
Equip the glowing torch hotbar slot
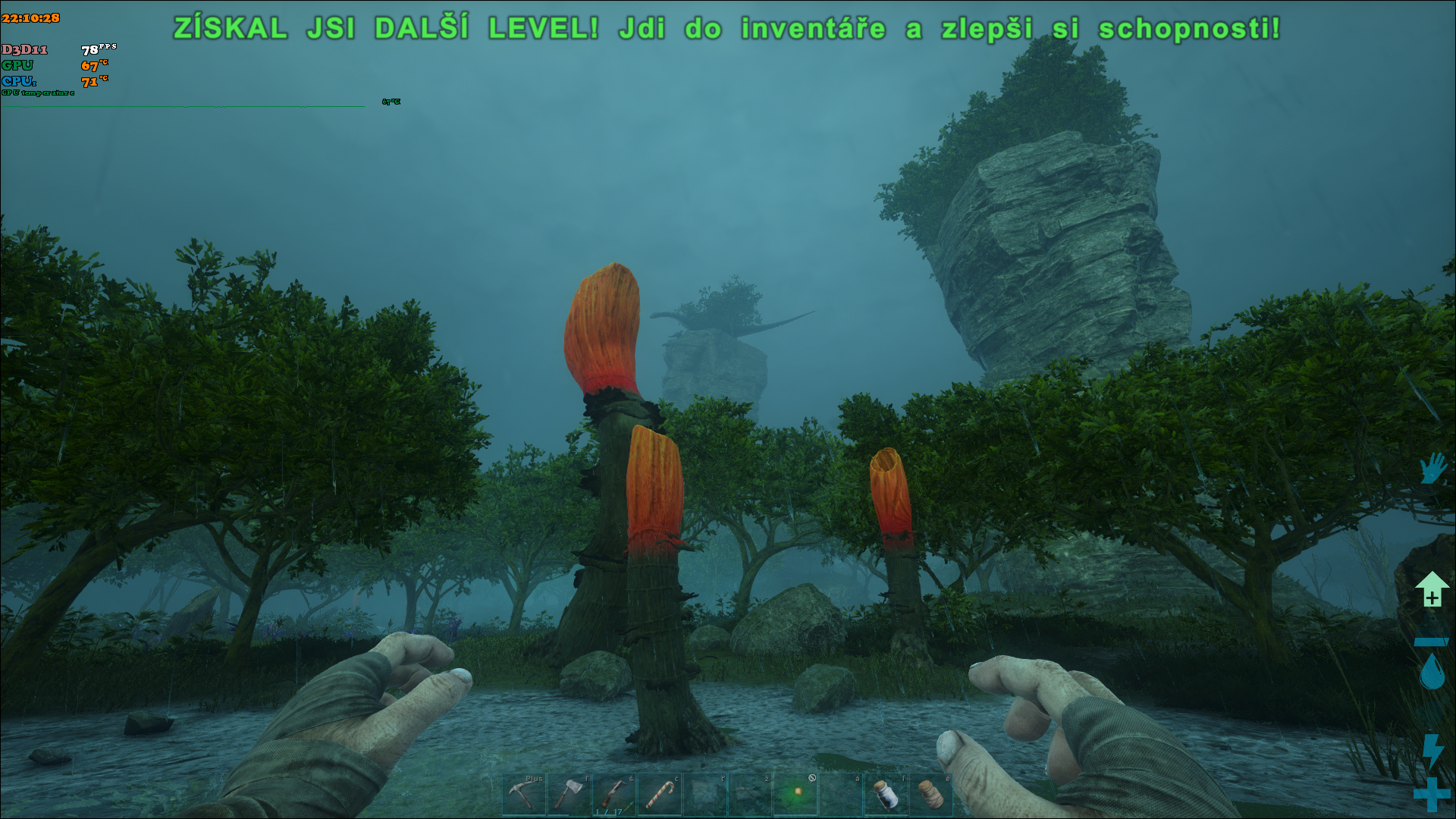(795, 794)
